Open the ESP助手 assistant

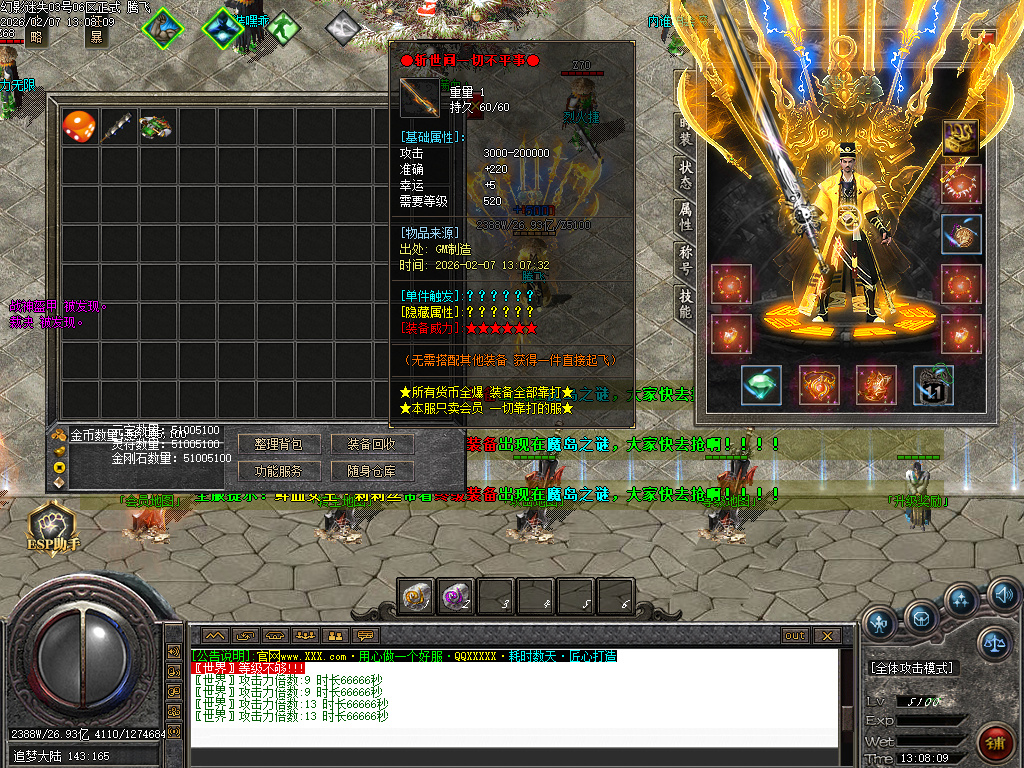[x=53, y=527]
